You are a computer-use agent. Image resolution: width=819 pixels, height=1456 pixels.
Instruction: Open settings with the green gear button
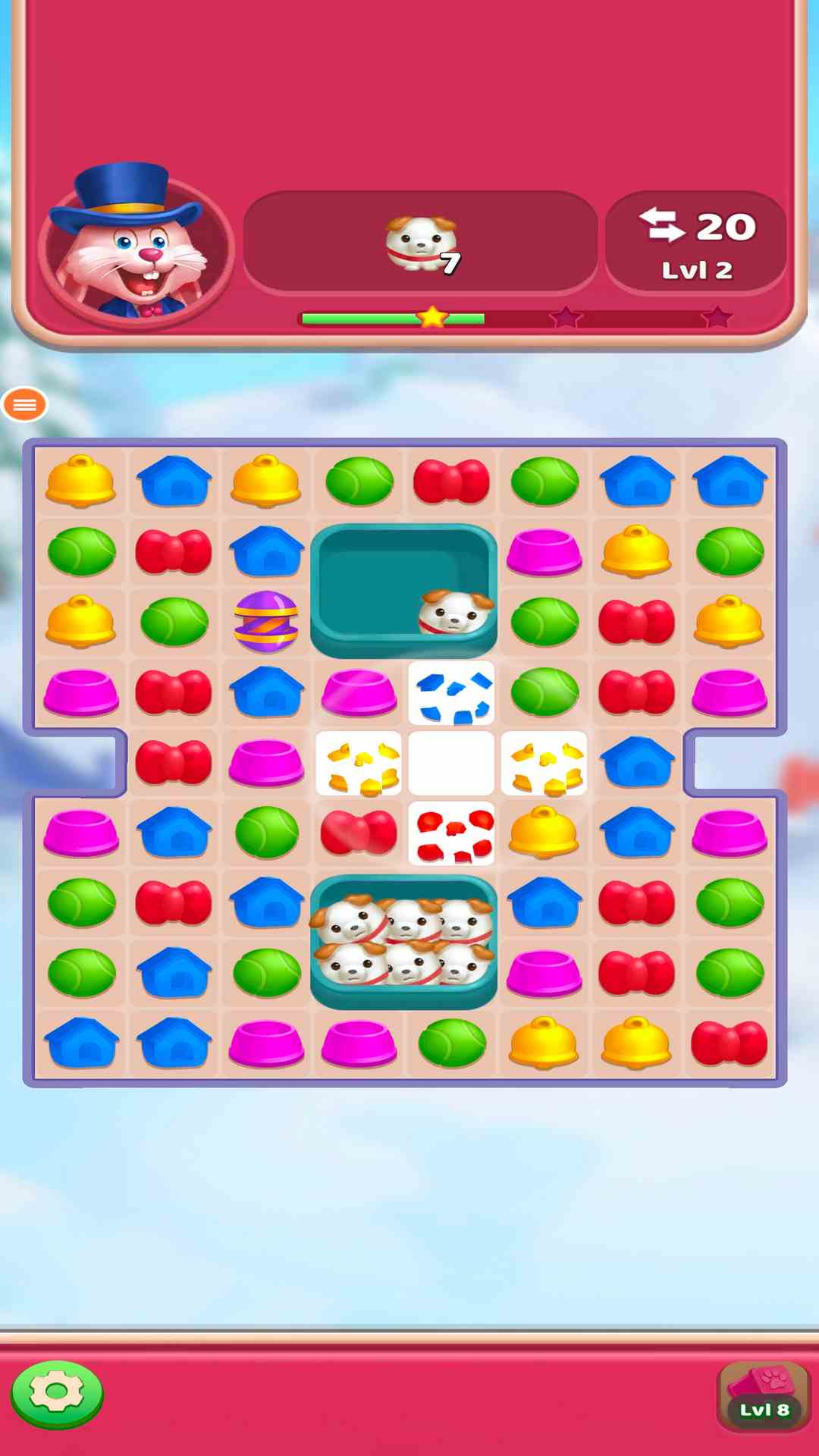click(57, 1394)
